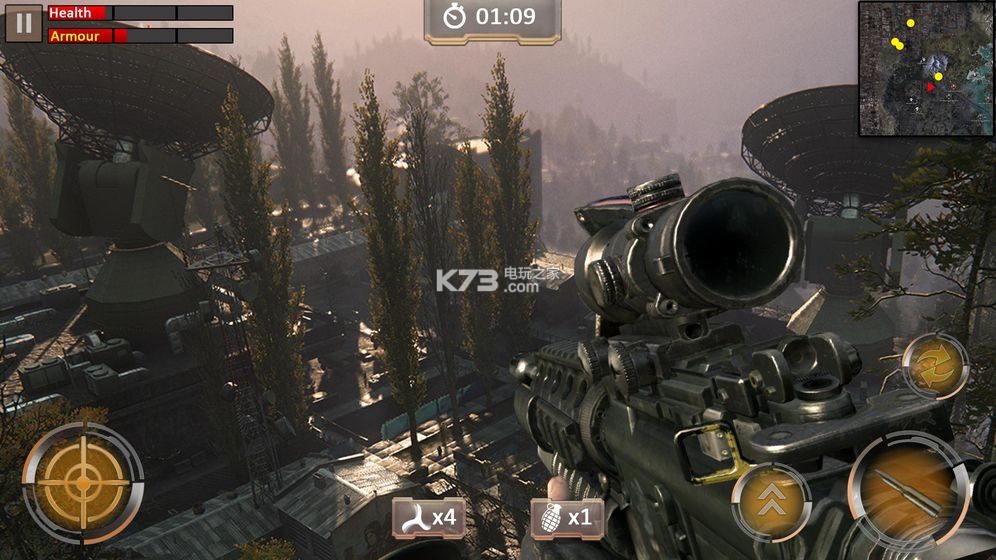The height and width of the screenshot is (560, 996).
Task: Switch weapon with the swap arrows button
Action: tap(935, 366)
